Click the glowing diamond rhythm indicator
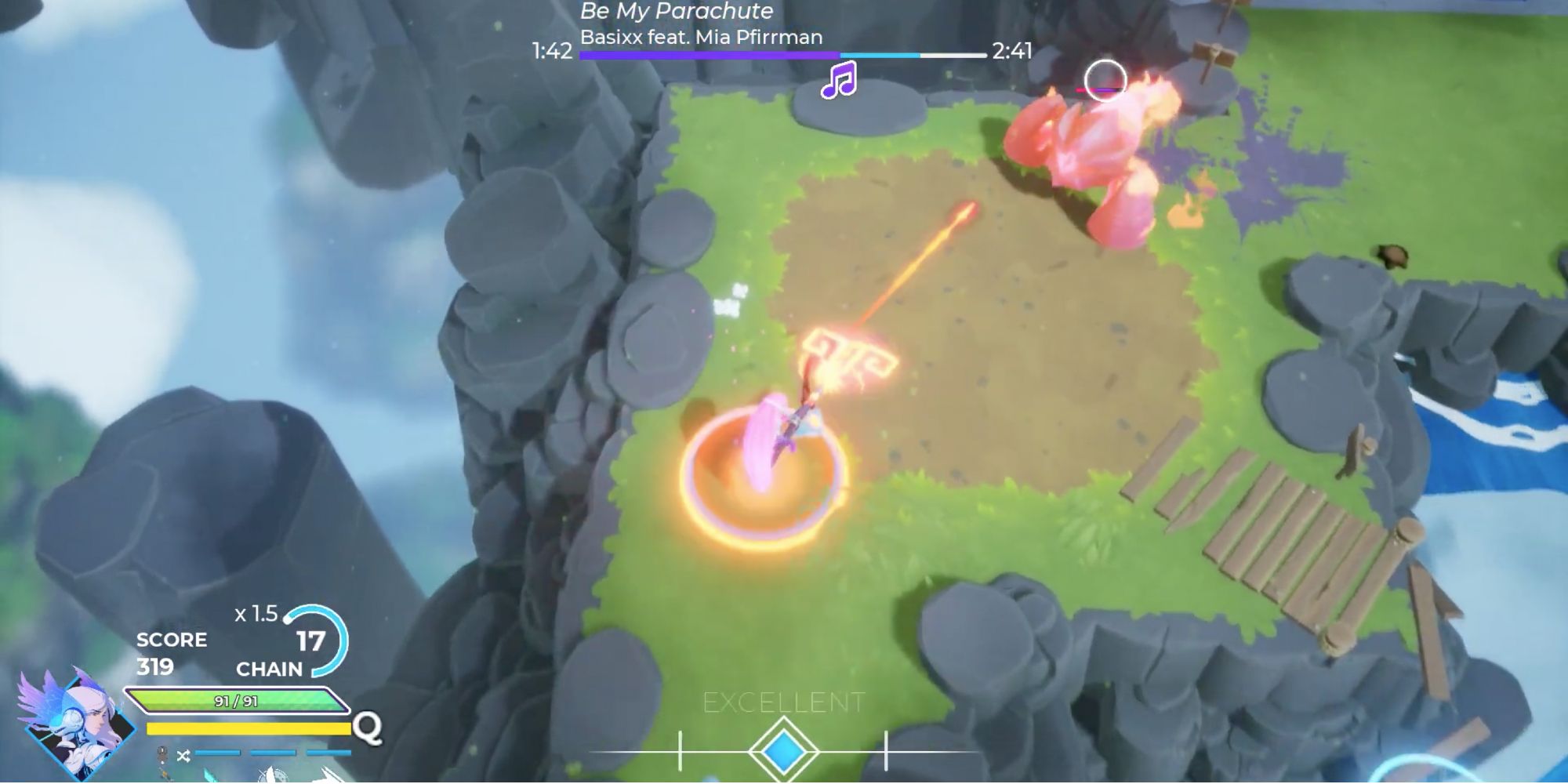The height and width of the screenshot is (784, 1568). (x=784, y=751)
